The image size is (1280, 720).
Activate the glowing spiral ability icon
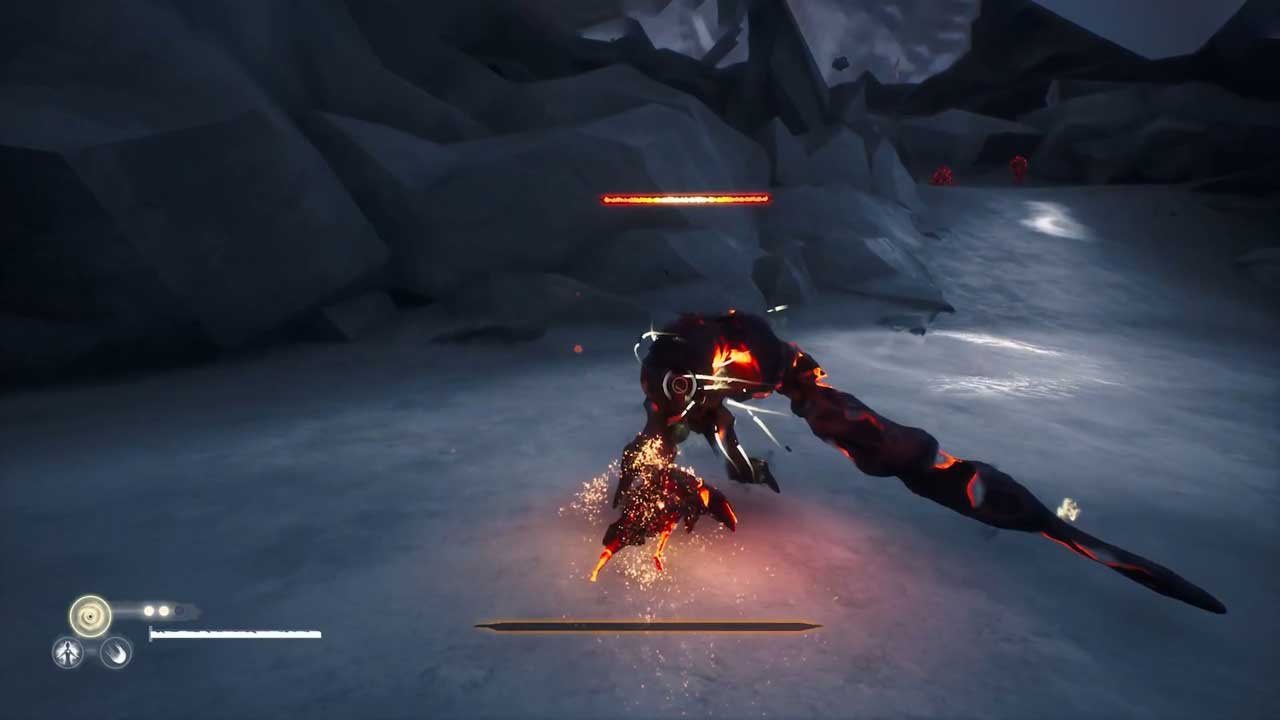[90, 616]
